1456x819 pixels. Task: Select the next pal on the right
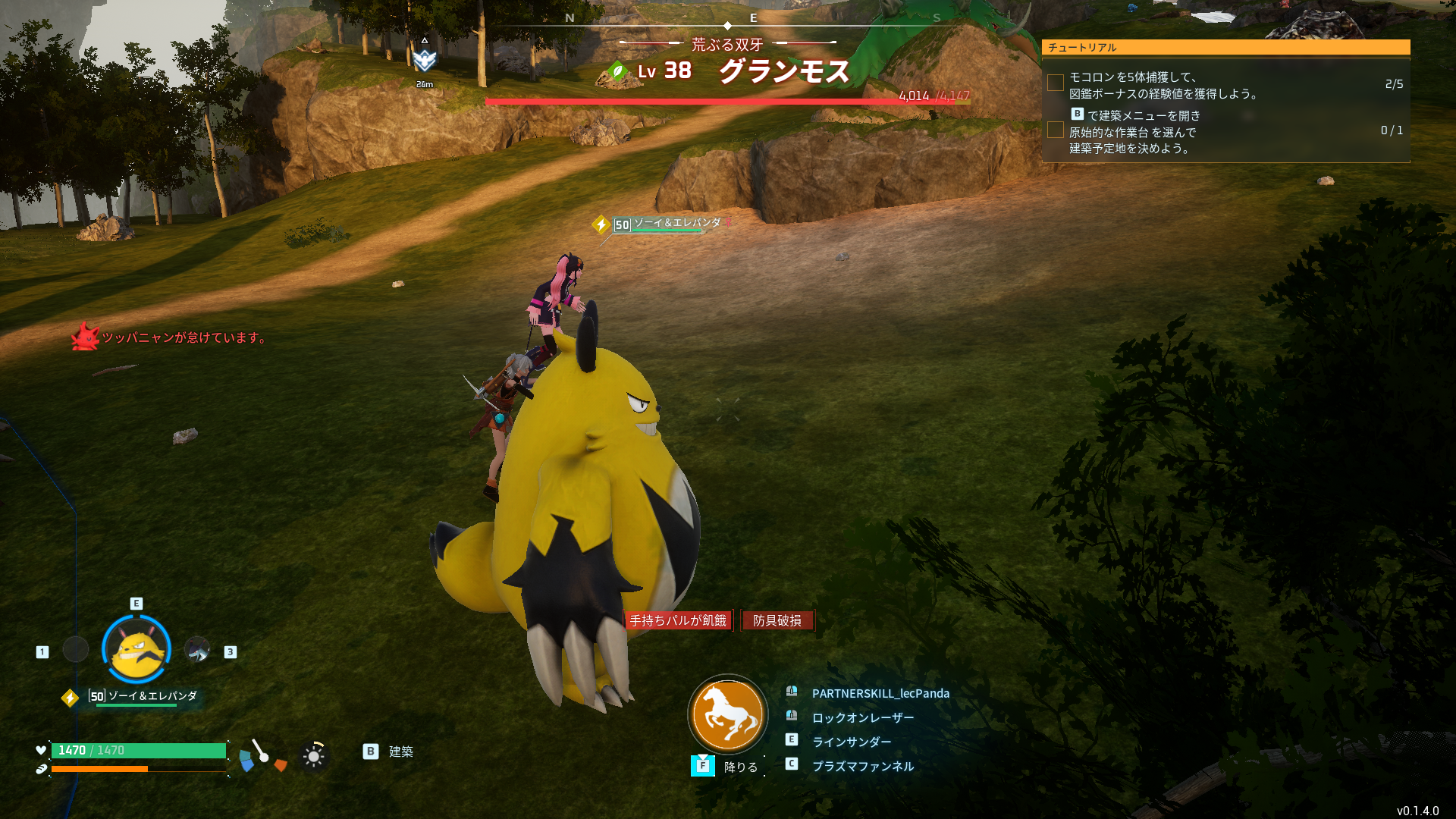197,650
